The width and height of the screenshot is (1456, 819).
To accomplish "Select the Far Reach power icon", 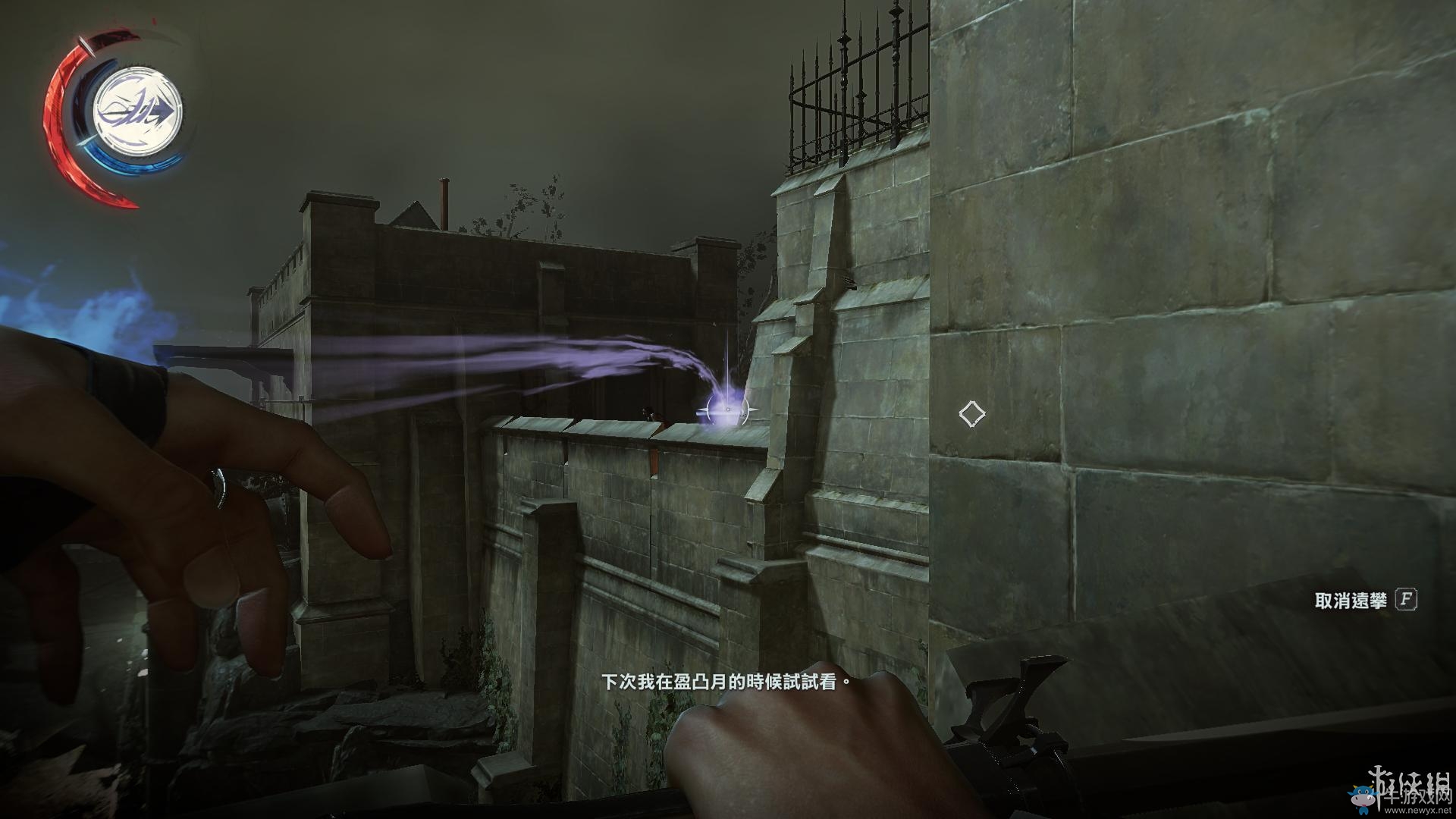I will click(x=137, y=111).
